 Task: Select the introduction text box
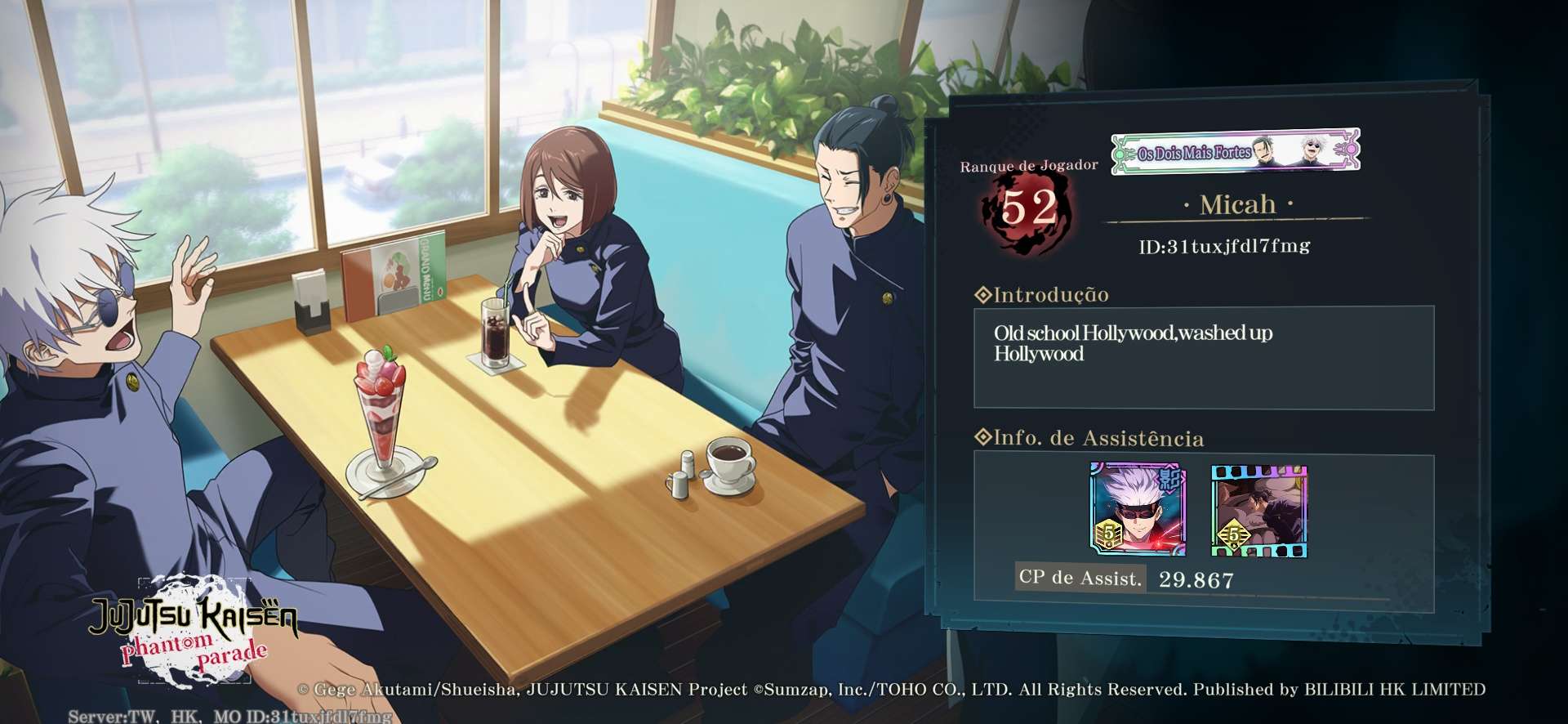pos(1203,357)
